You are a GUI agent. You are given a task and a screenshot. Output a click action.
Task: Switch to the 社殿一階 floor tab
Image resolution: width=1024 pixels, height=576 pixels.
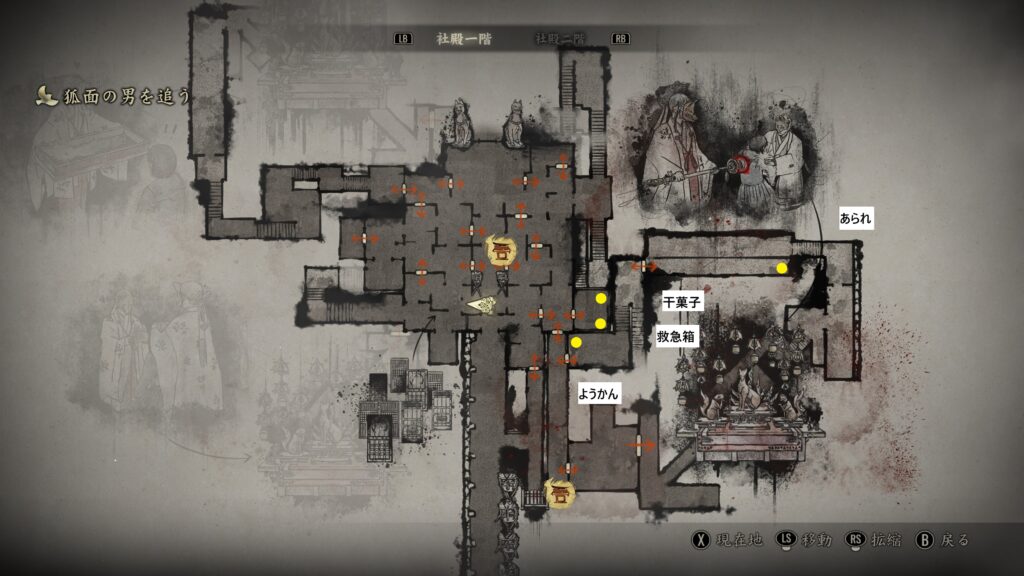coord(464,39)
